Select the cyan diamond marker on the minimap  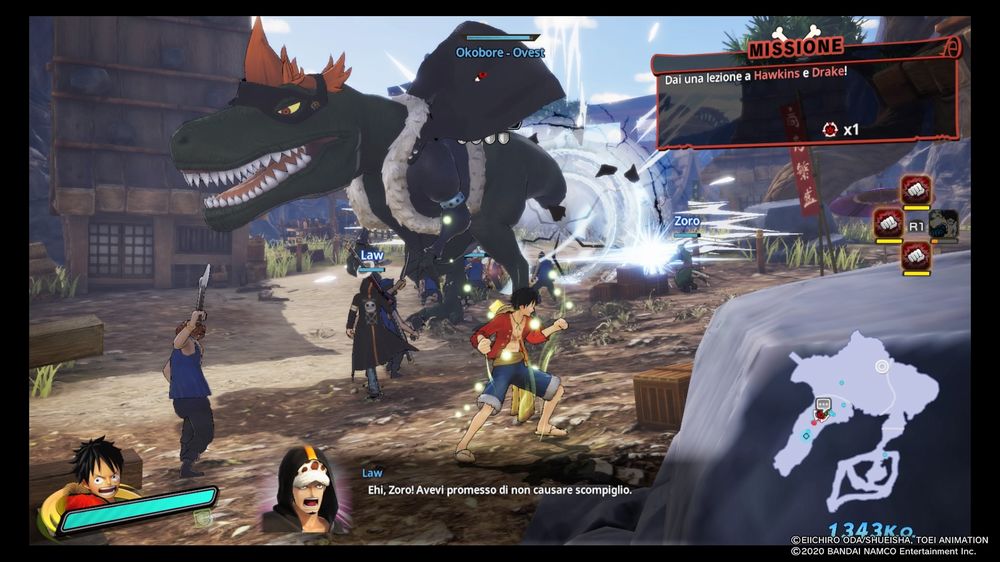[x=806, y=435]
